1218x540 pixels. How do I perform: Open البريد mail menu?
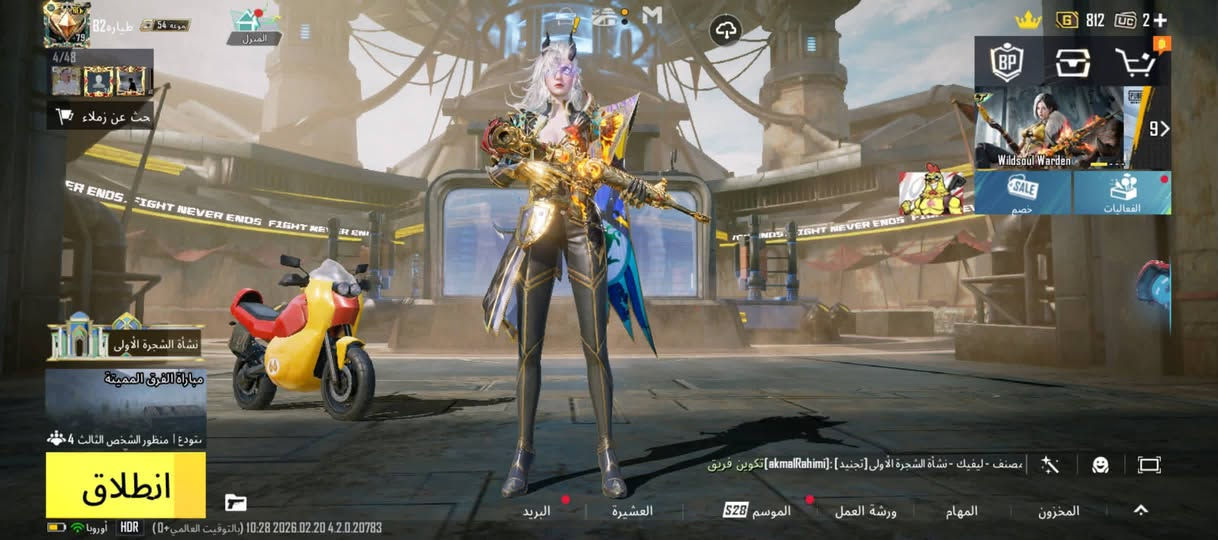coord(537,511)
